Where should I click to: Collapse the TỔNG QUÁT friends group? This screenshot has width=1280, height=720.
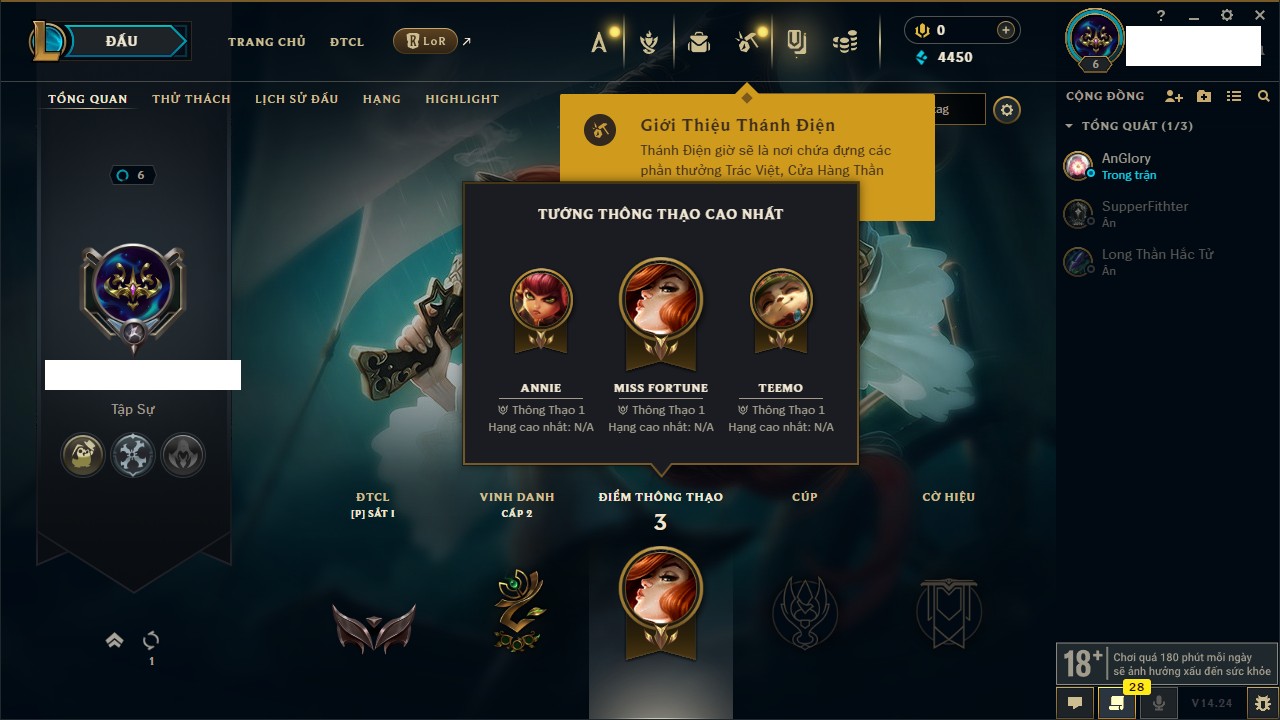[x=1069, y=126]
